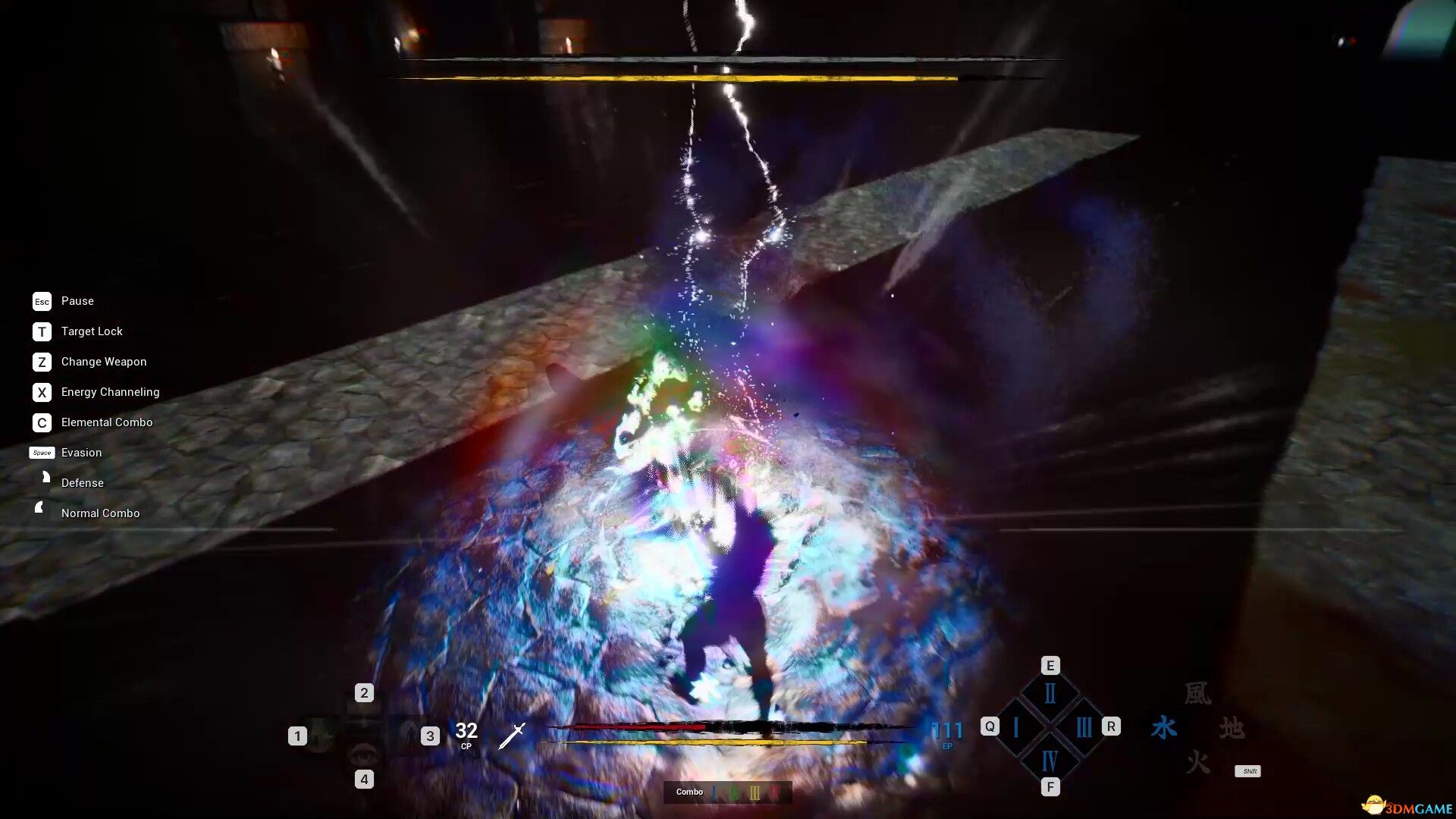Select skill III in the ability diamond
The width and height of the screenshot is (1456, 819).
(x=1084, y=726)
